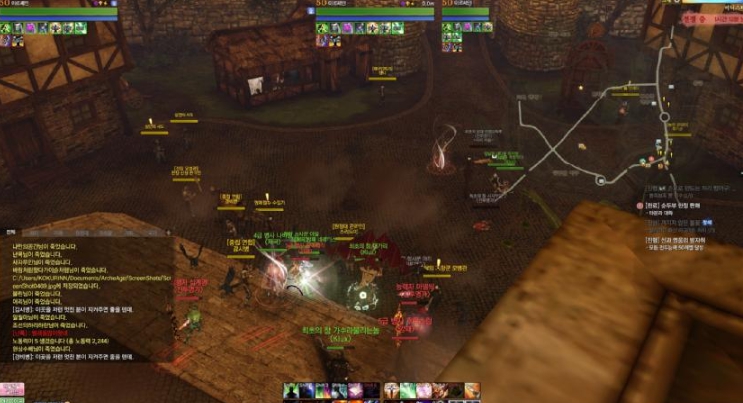Select the level 50 player frame
The height and width of the screenshot is (403, 743).
(x=60, y=12)
